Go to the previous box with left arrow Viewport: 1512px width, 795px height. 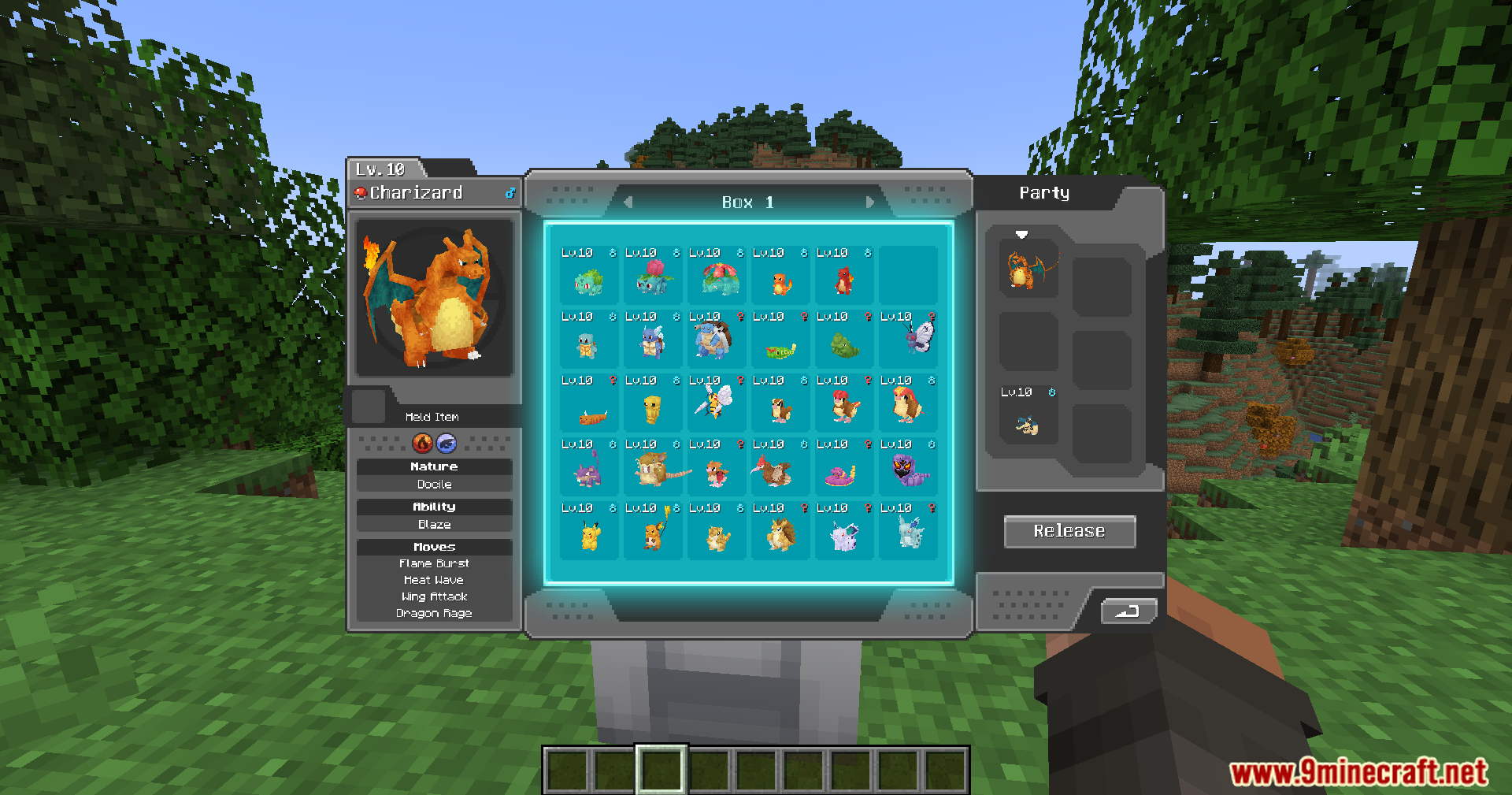tap(628, 202)
